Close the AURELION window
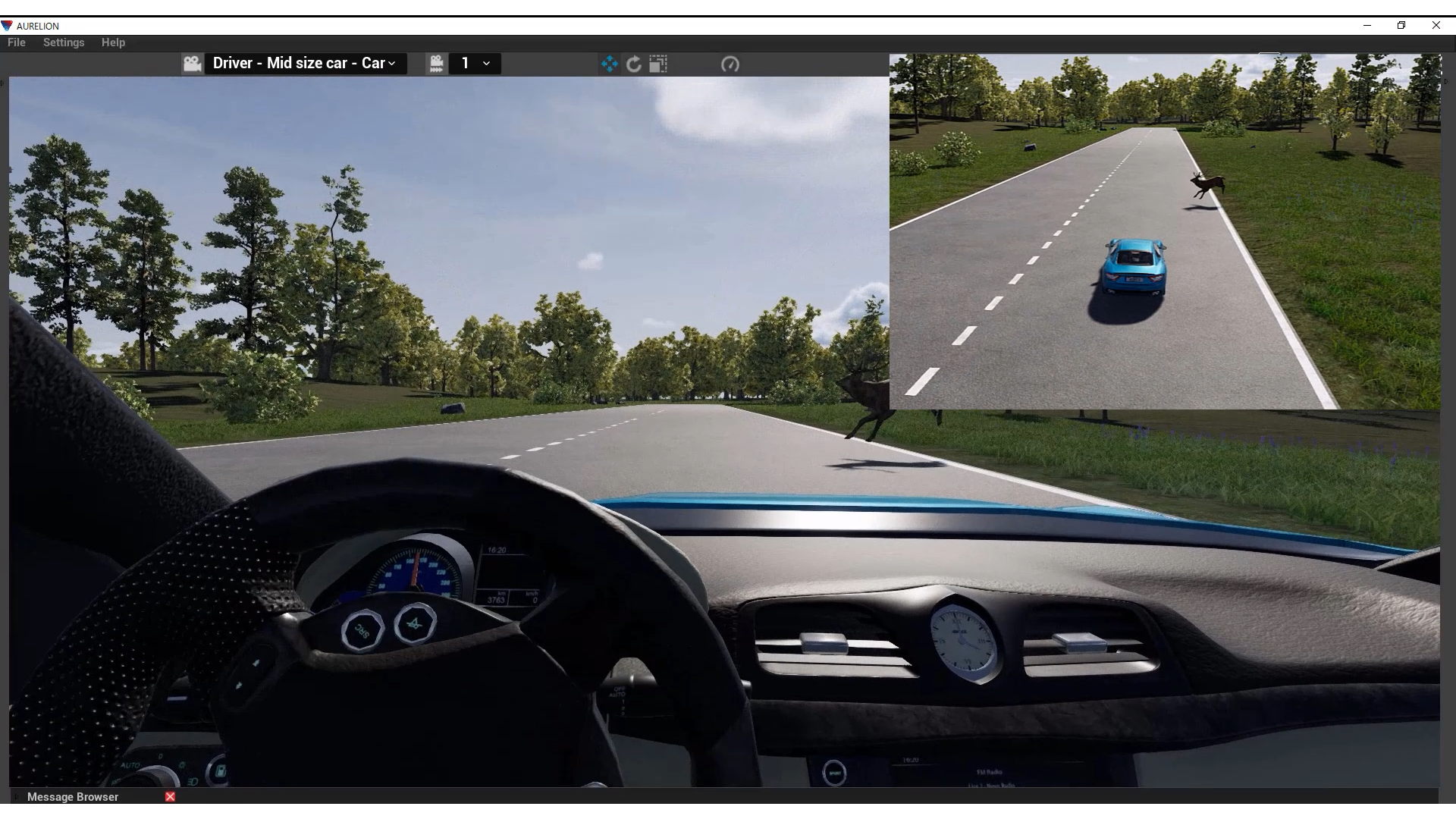Screen dimensions: 1456x819 (x=1436, y=25)
